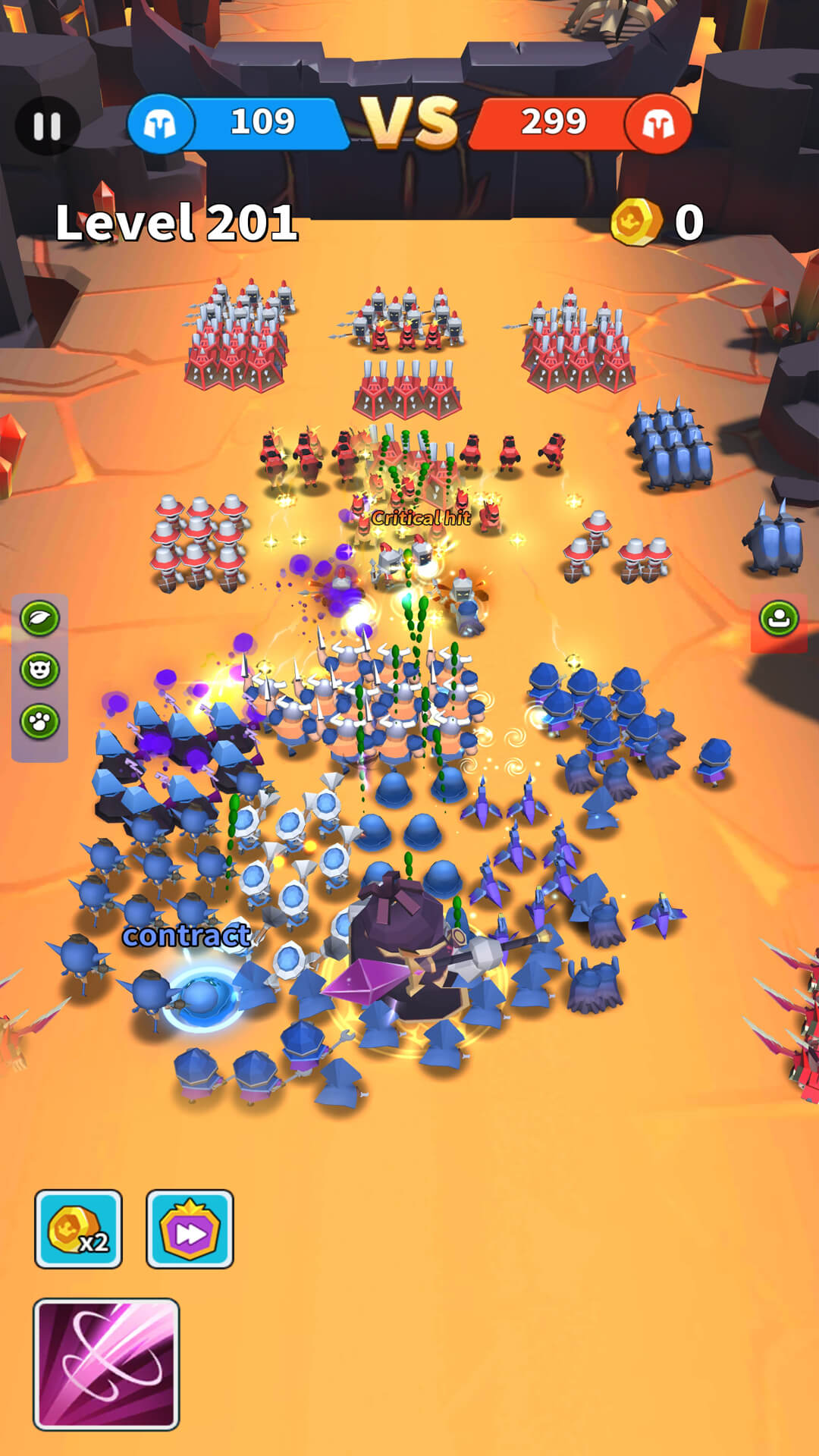Tap the fast-forward speed boost button
The width and height of the screenshot is (819, 1456).
tap(190, 1228)
